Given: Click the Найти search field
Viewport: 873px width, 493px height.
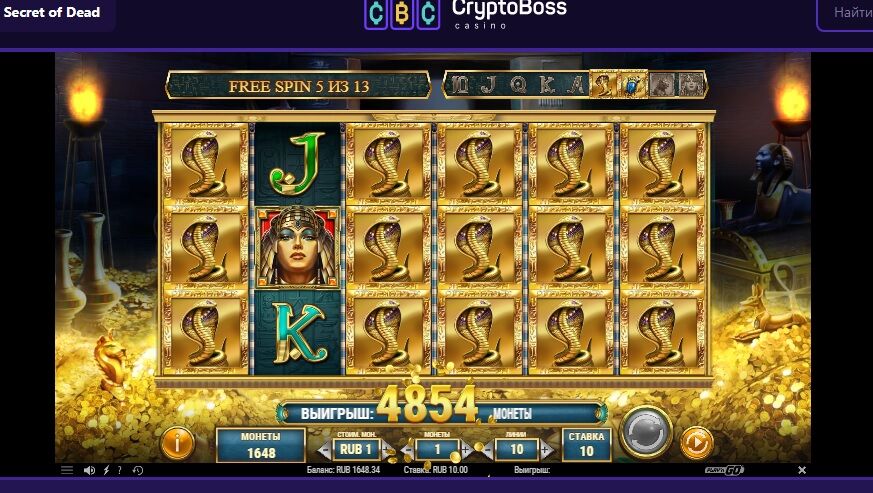Looking at the screenshot, I should [x=850, y=14].
